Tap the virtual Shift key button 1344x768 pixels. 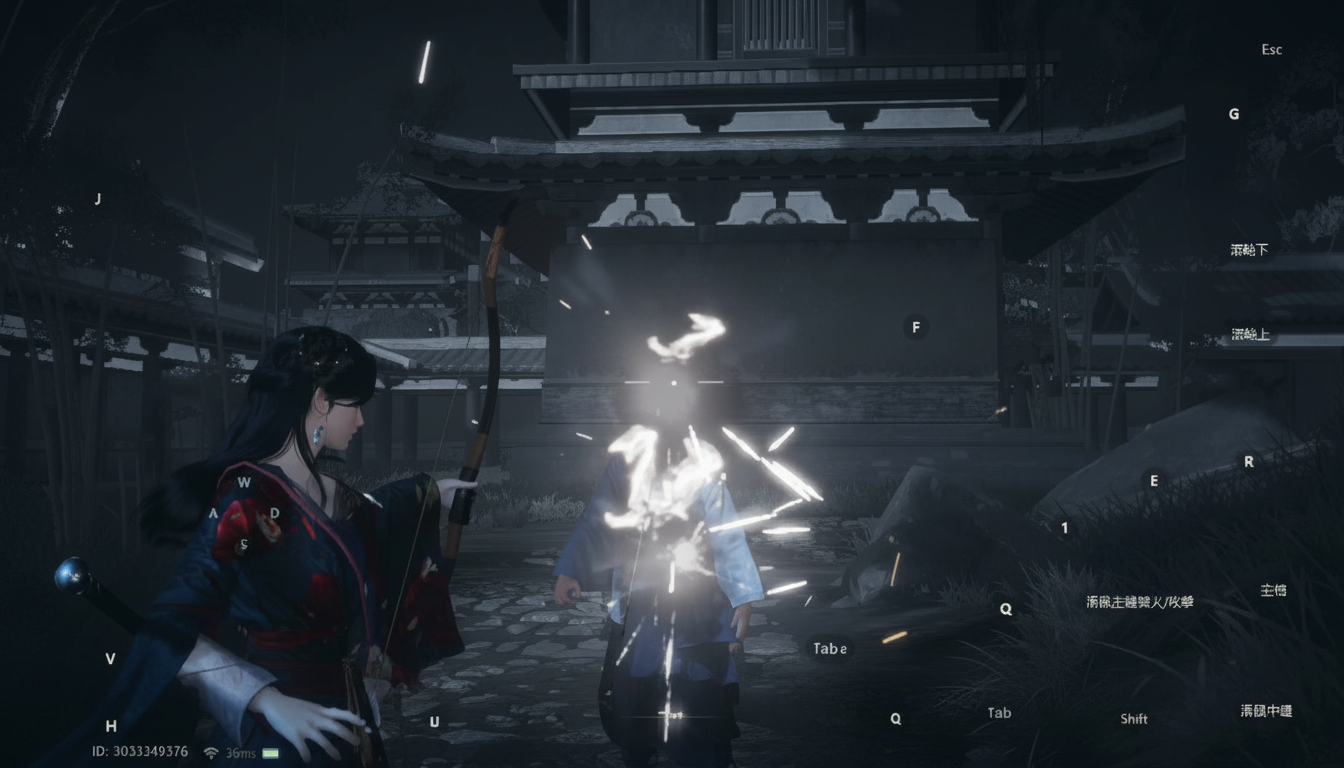(x=1134, y=719)
